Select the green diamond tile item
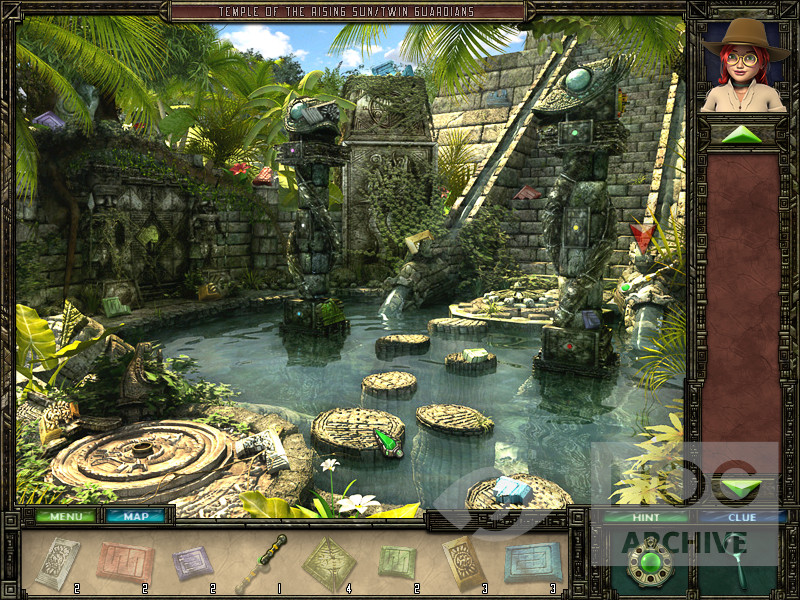This screenshot has height=600, width=800. tap(329, 563)
